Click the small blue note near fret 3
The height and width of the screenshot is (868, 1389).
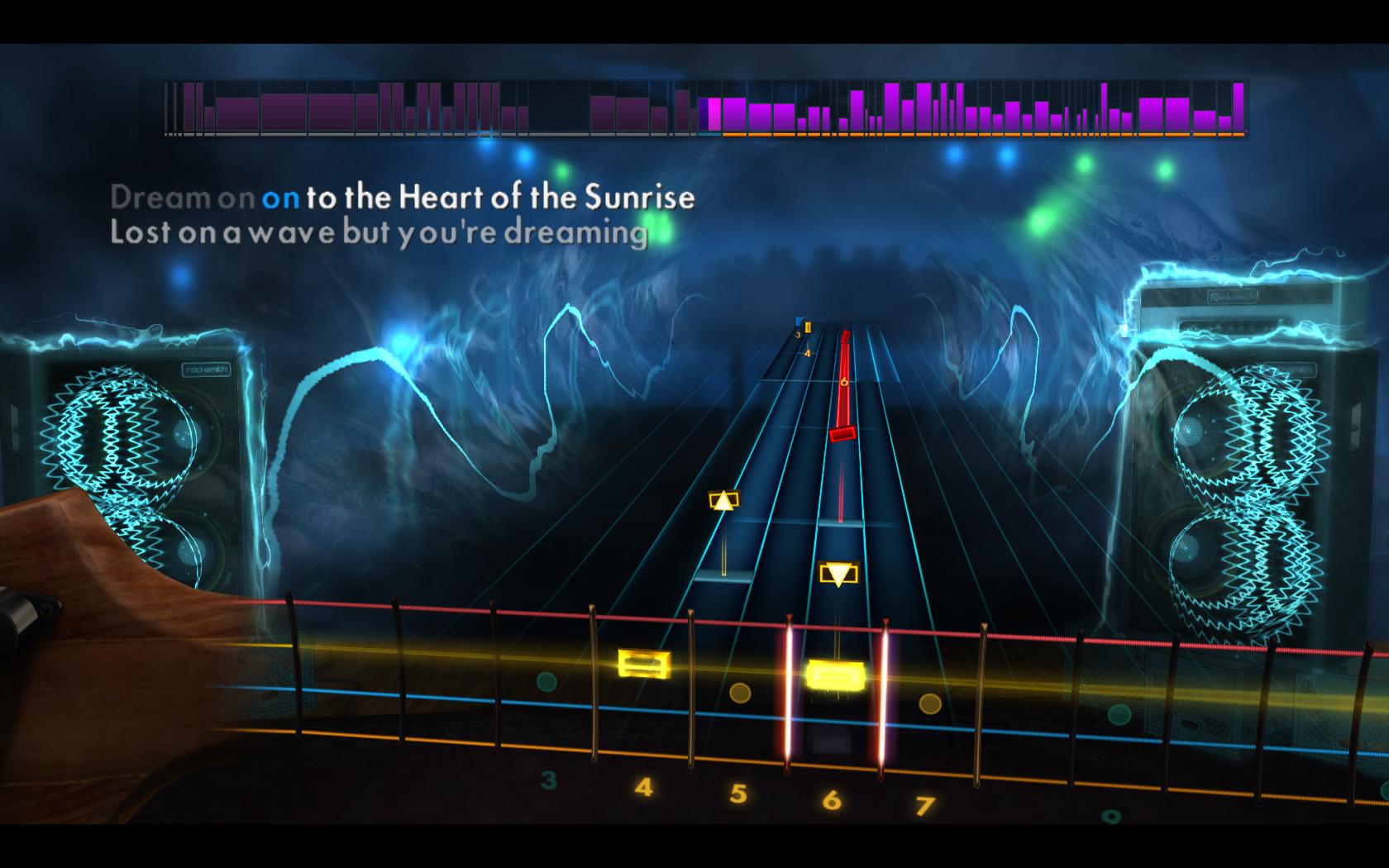tap(799, 322)
